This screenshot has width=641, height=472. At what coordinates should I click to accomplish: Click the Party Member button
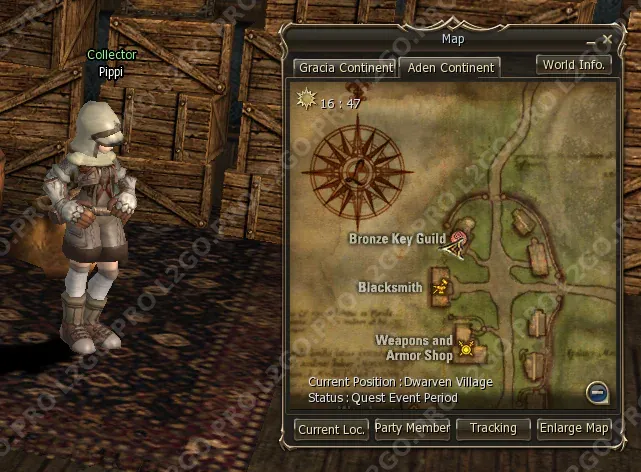(412, 428)
